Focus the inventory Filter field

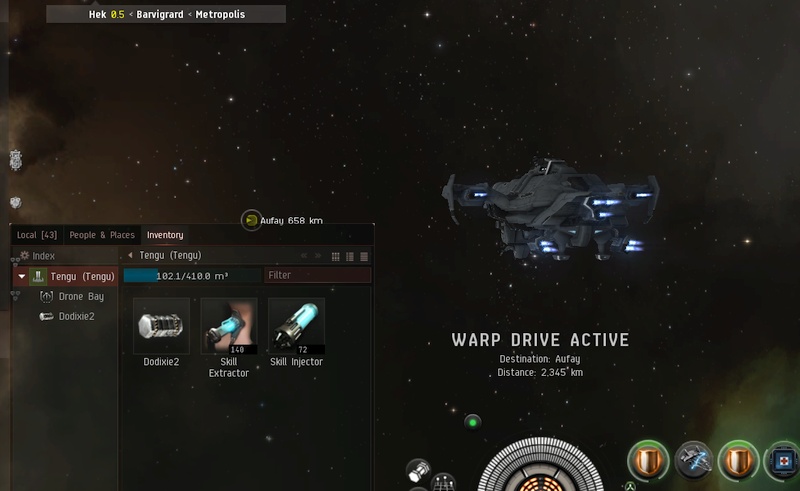[317, 275]
